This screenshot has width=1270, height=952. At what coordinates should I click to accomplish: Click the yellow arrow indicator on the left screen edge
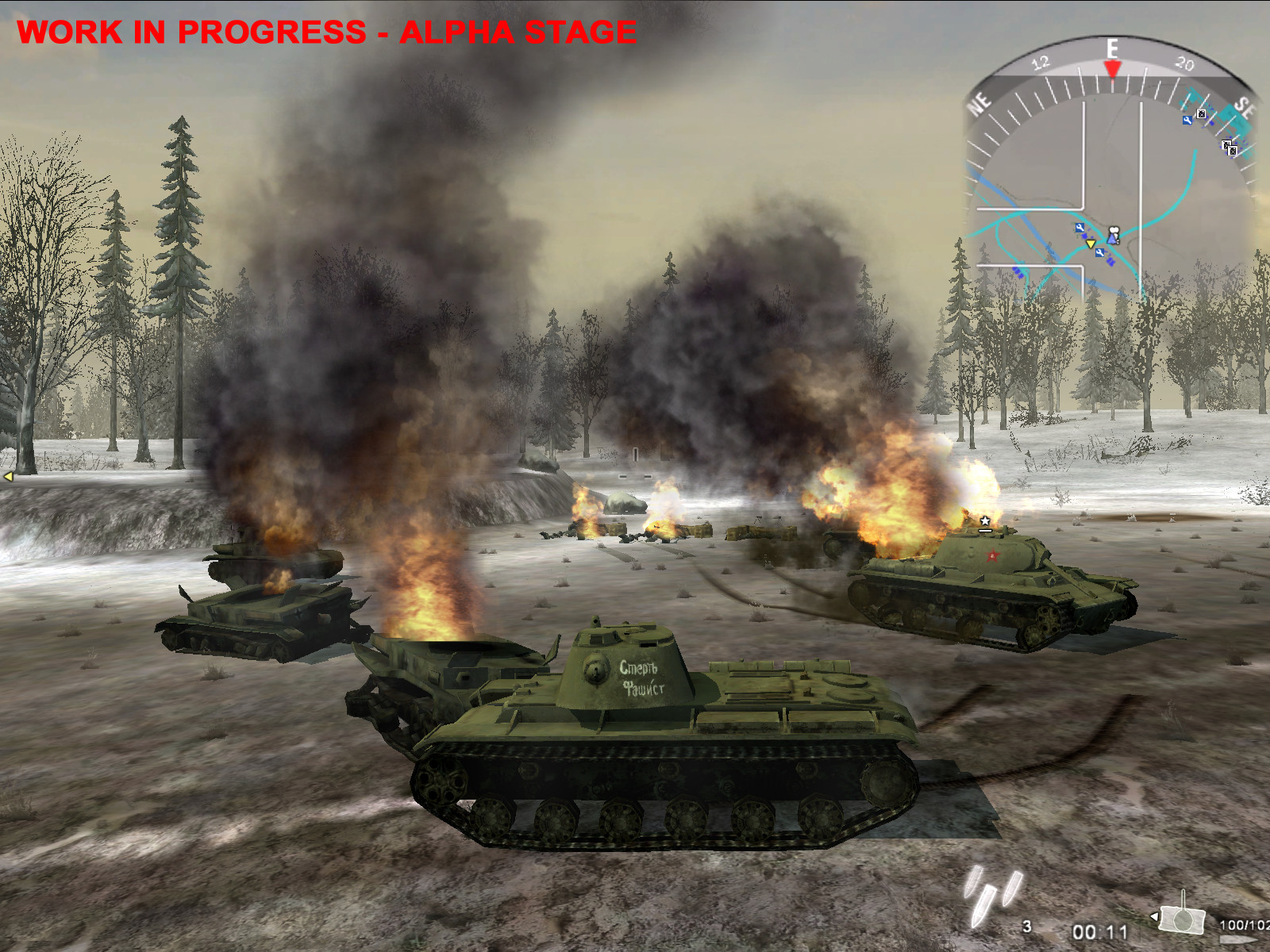click(x=6, y=476)
